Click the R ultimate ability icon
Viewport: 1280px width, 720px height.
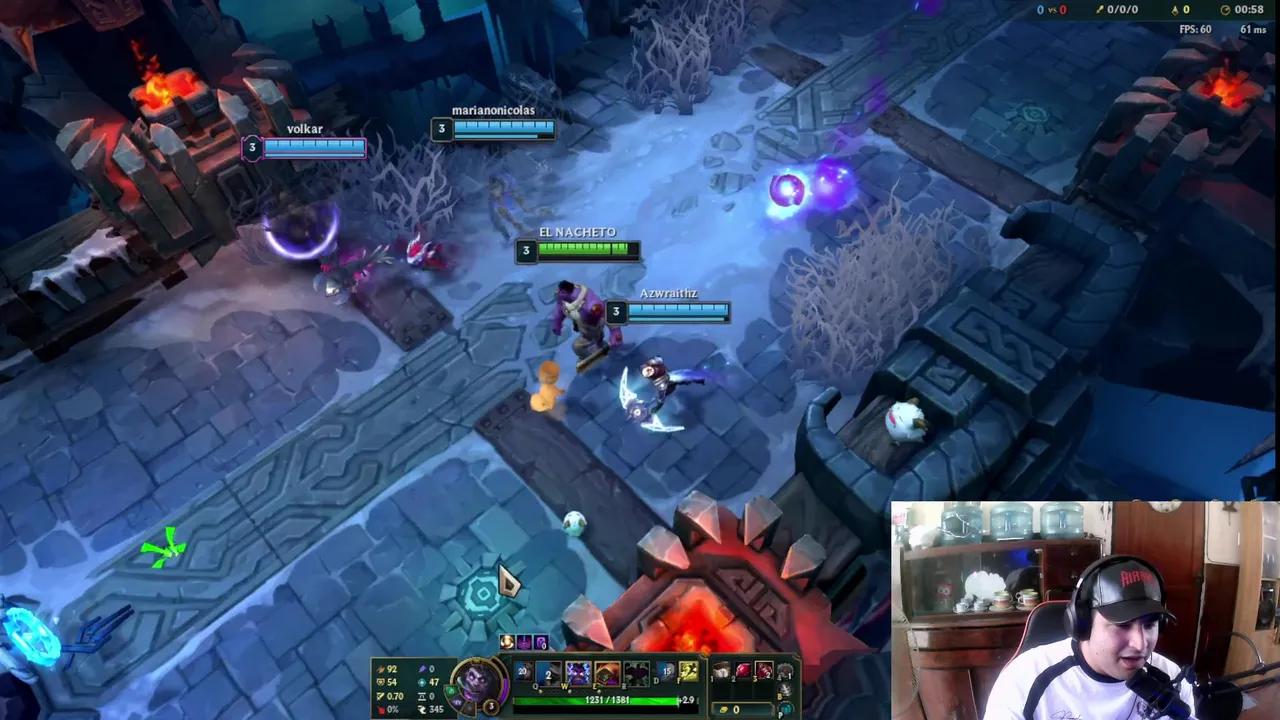[x=635, y=672]
